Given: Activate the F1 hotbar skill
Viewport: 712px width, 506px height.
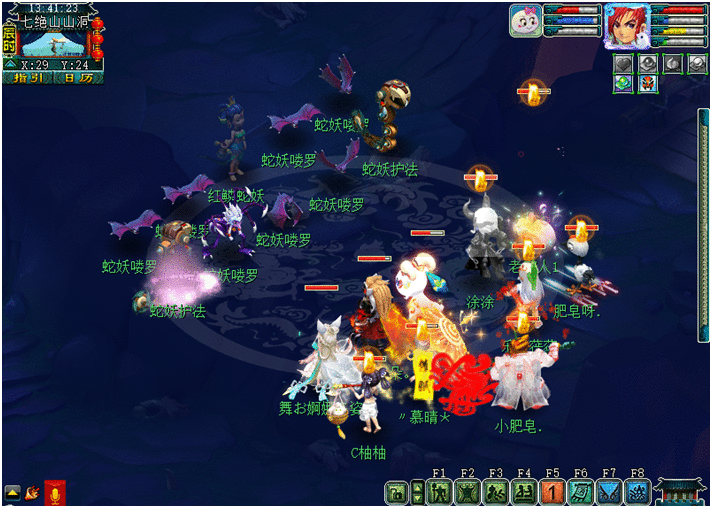Looking at the screenshot, I should click(x=439, y=492).
